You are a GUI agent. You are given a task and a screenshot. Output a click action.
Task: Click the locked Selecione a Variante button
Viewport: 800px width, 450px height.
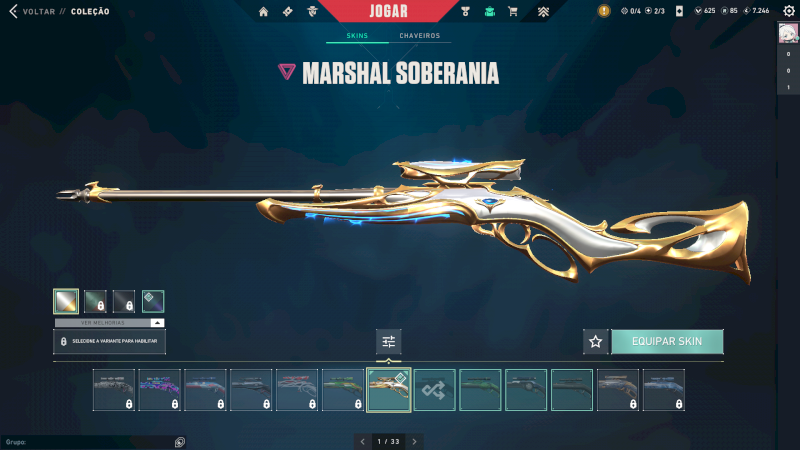[x=109, y=342]
